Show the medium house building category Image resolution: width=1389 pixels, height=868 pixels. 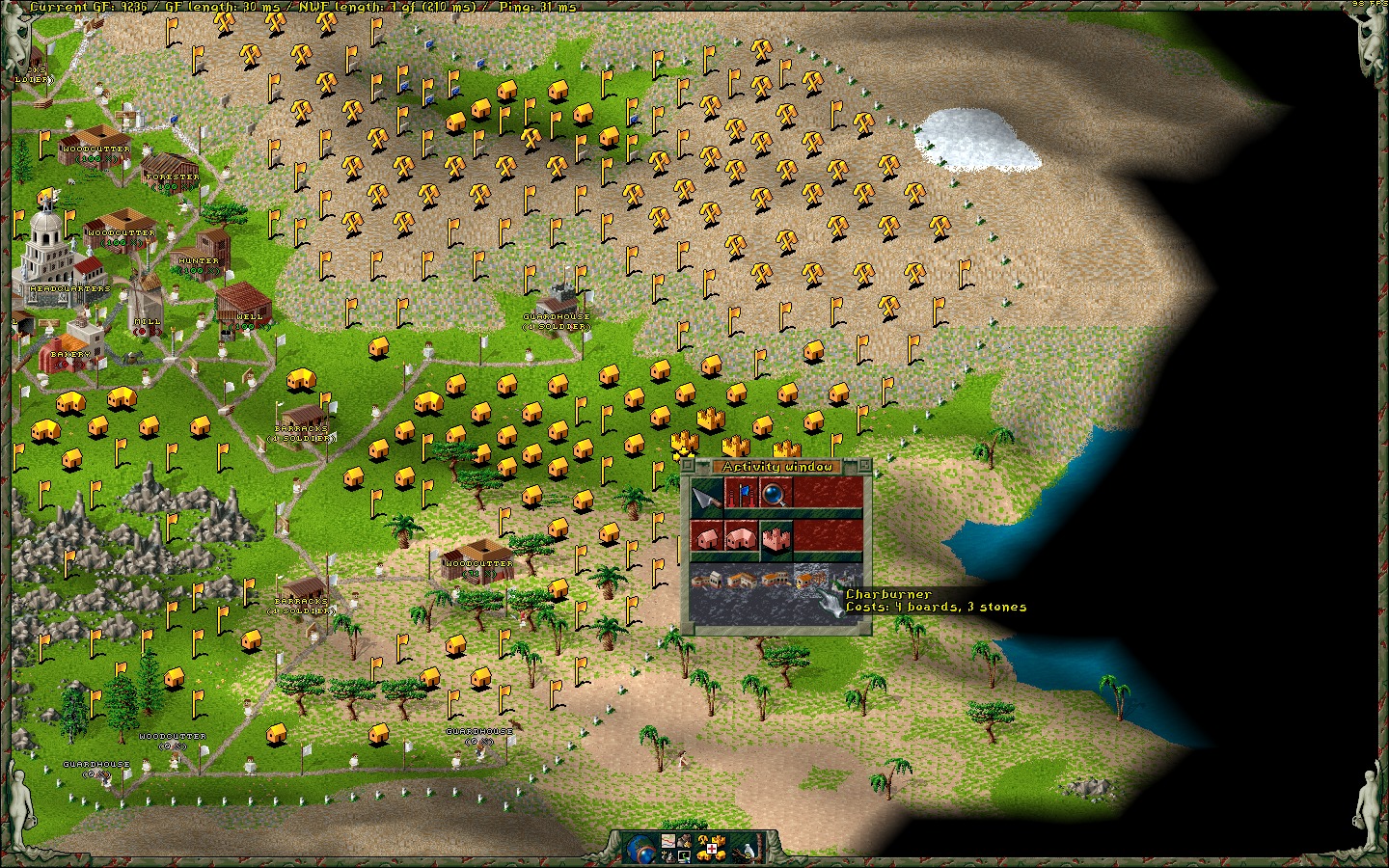point(742,539)
